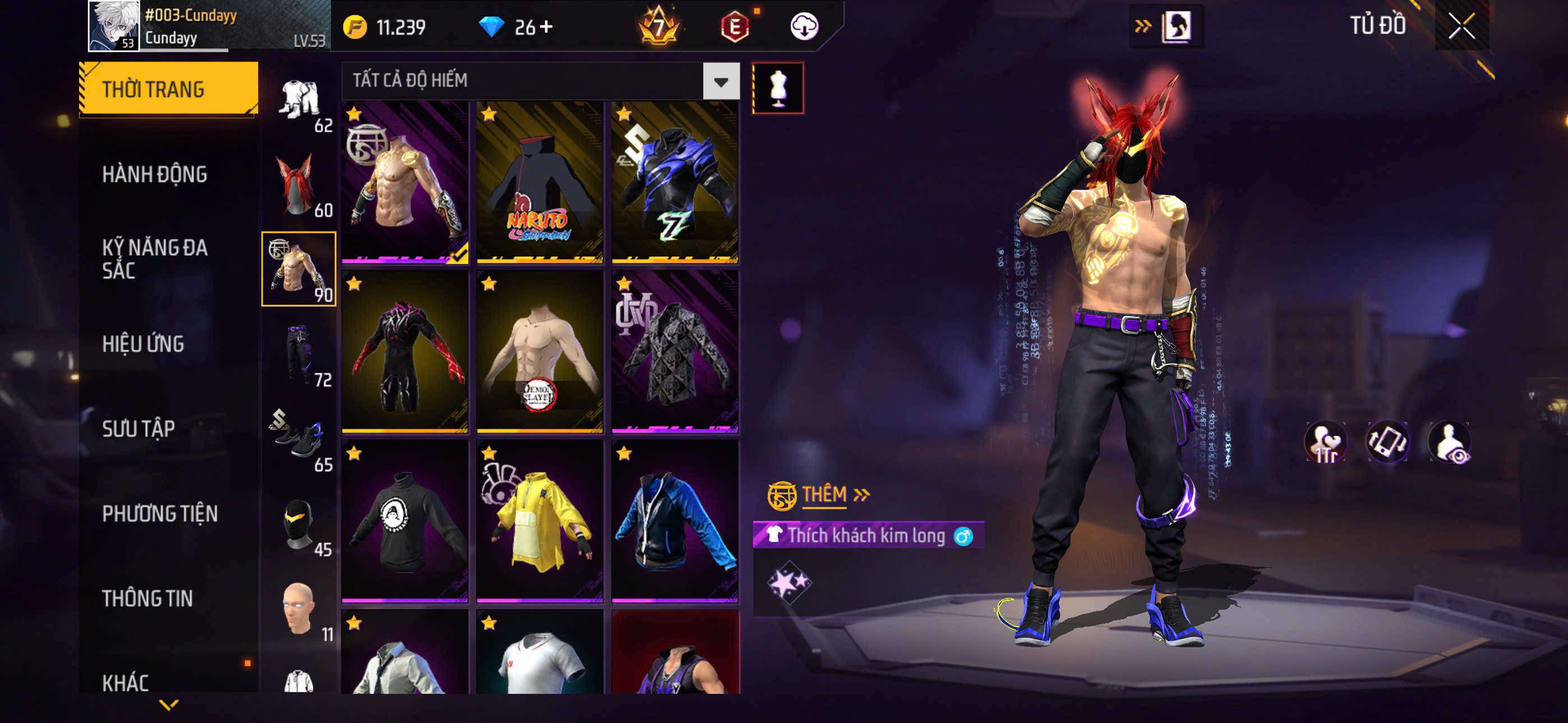
Task: Tap the diamond top-up plus button
Action: pyautogui.click(x=546, y=27)
